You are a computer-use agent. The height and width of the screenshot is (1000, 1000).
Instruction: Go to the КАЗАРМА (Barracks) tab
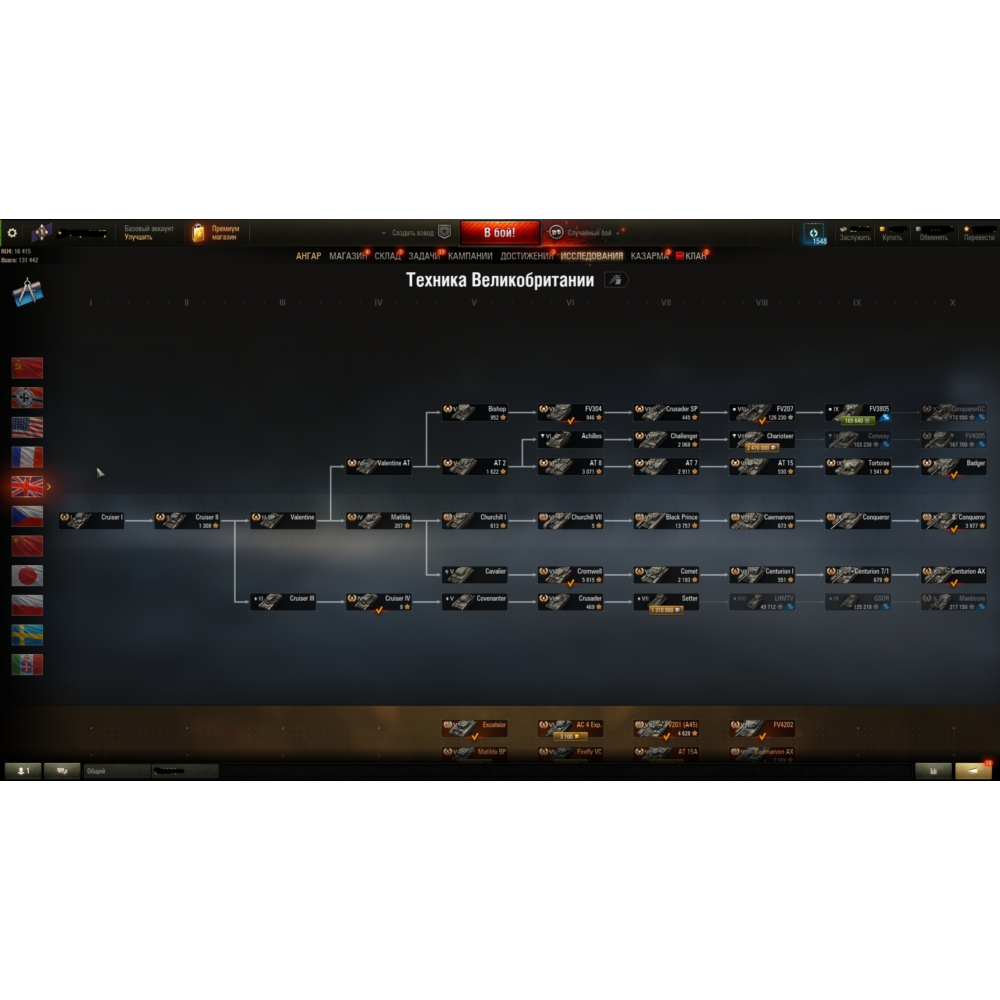tap(649, 256)
